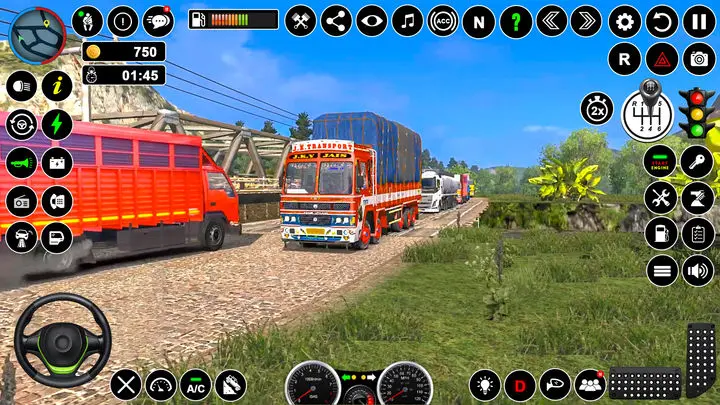Screen dimensions: 720x405
Task: Click the music note button
Action: (407, 21)
